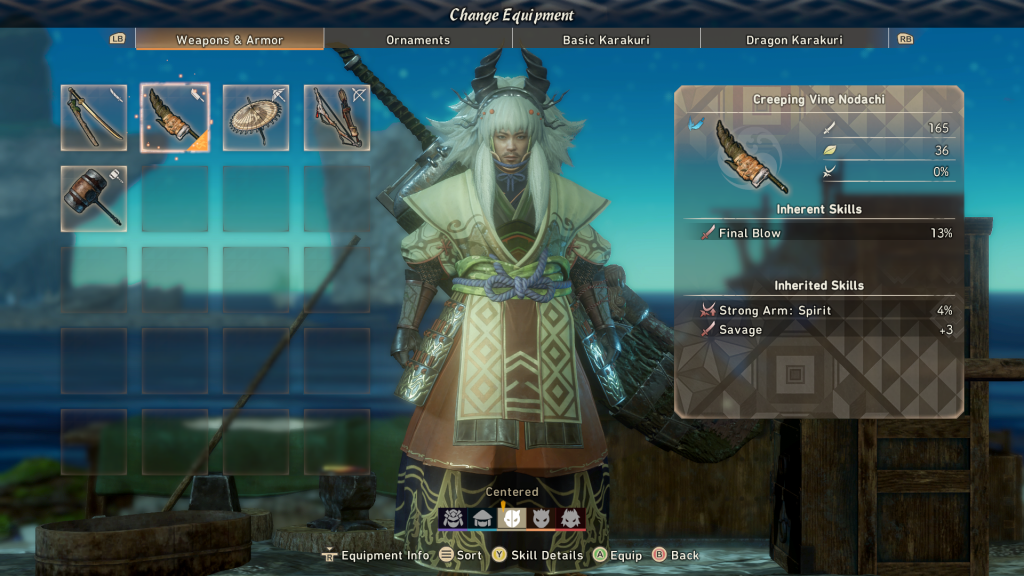Pick the bow weapon slot

click(337, 117)
